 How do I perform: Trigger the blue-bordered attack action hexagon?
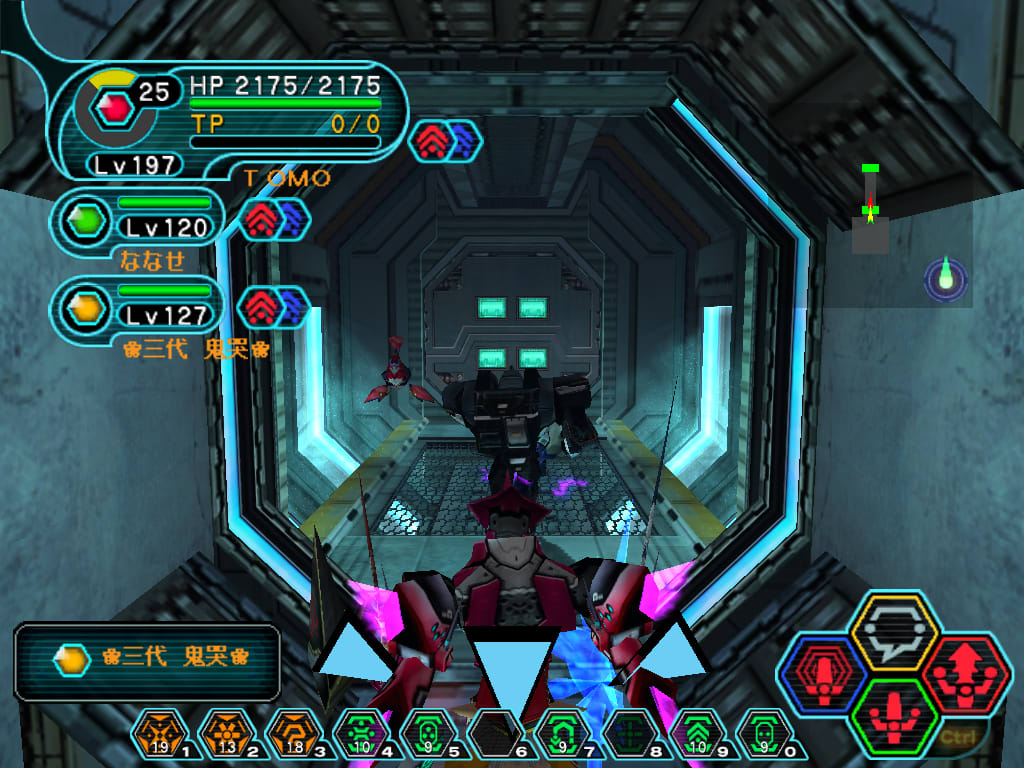822,674
